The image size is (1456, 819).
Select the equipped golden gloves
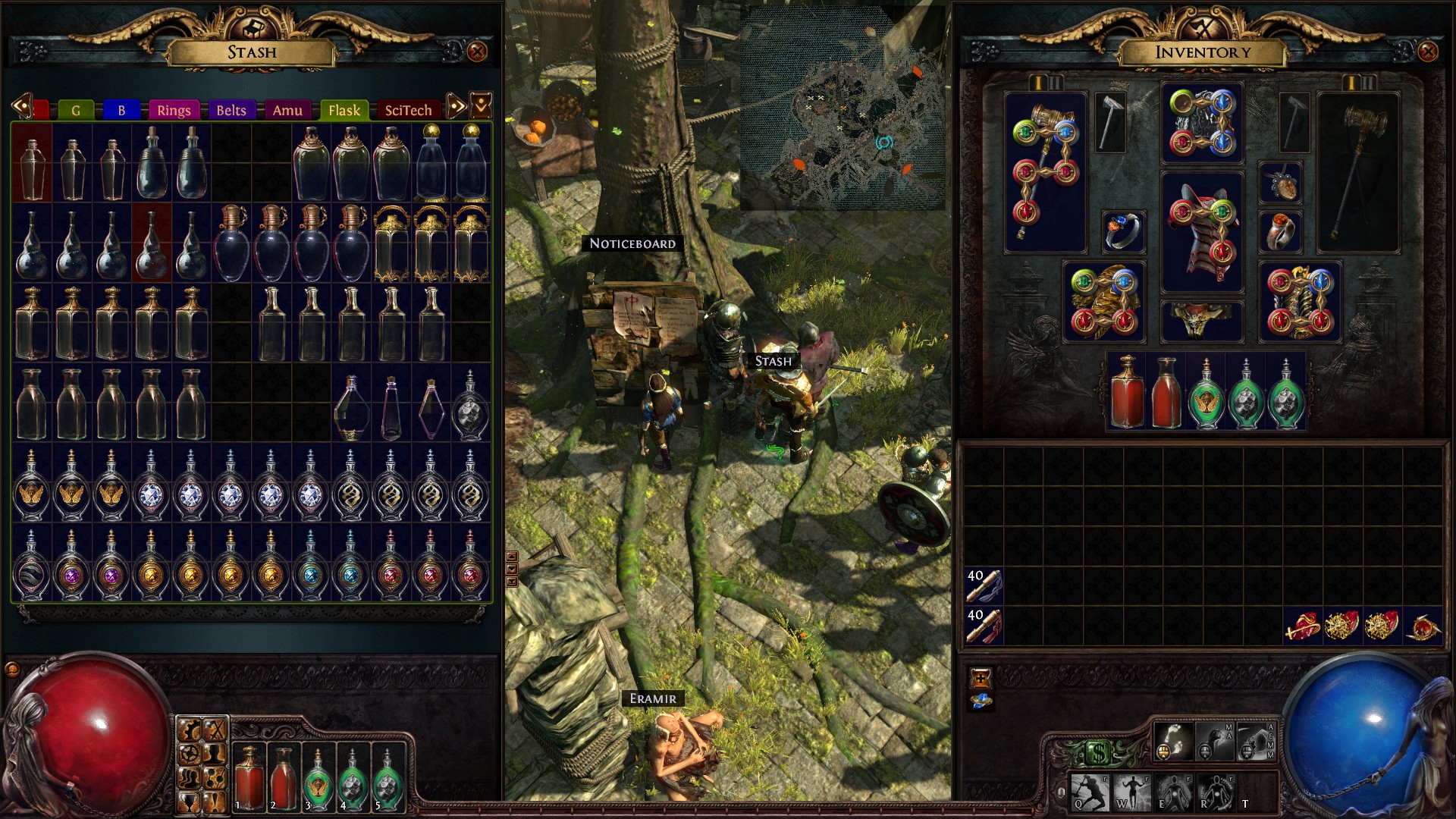click(x=1103, y=302)
